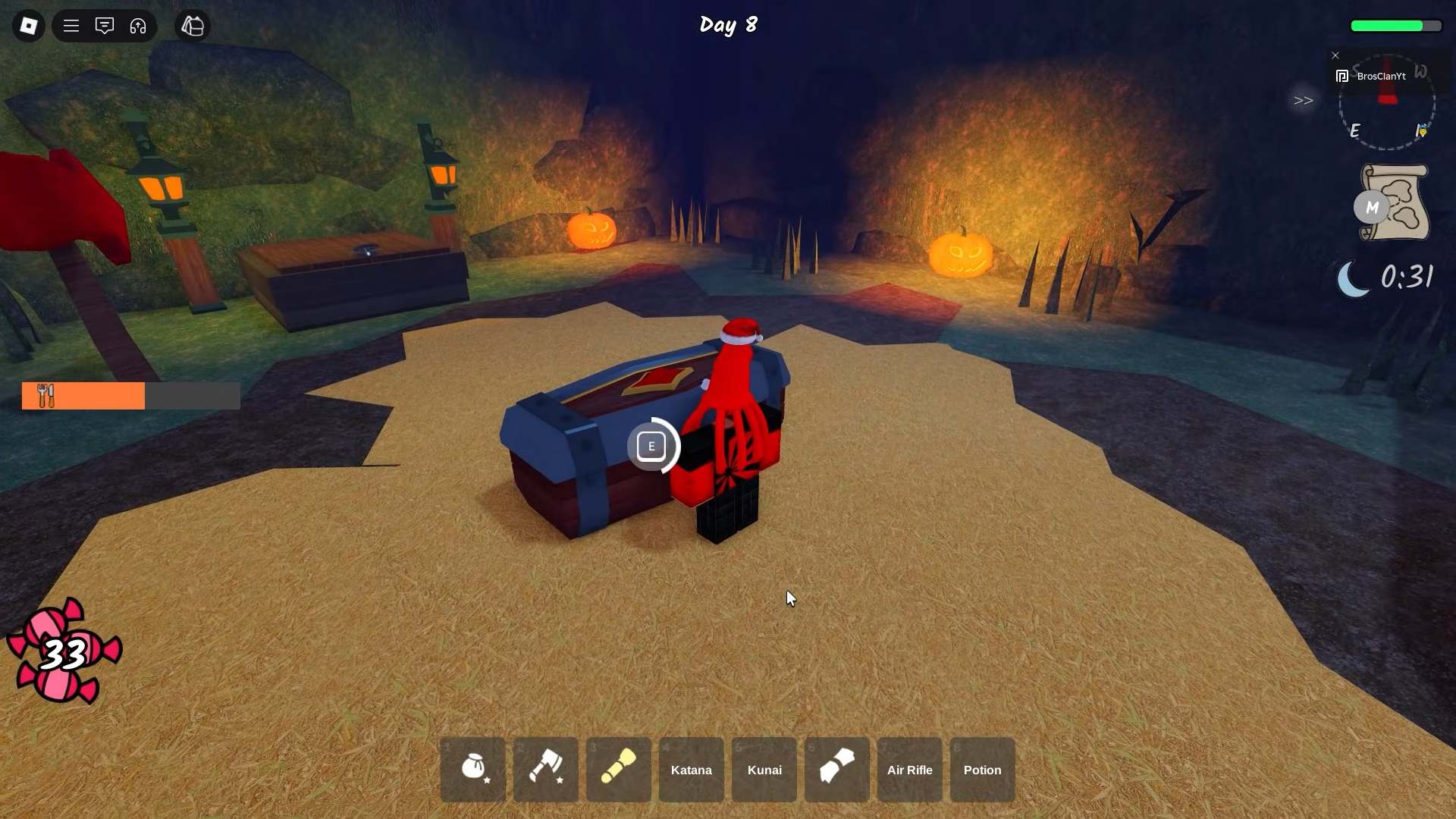This screenshot has height=819, width=1456.
Task: Close the BrosClanYt notification
Action: coord(1335,55)
